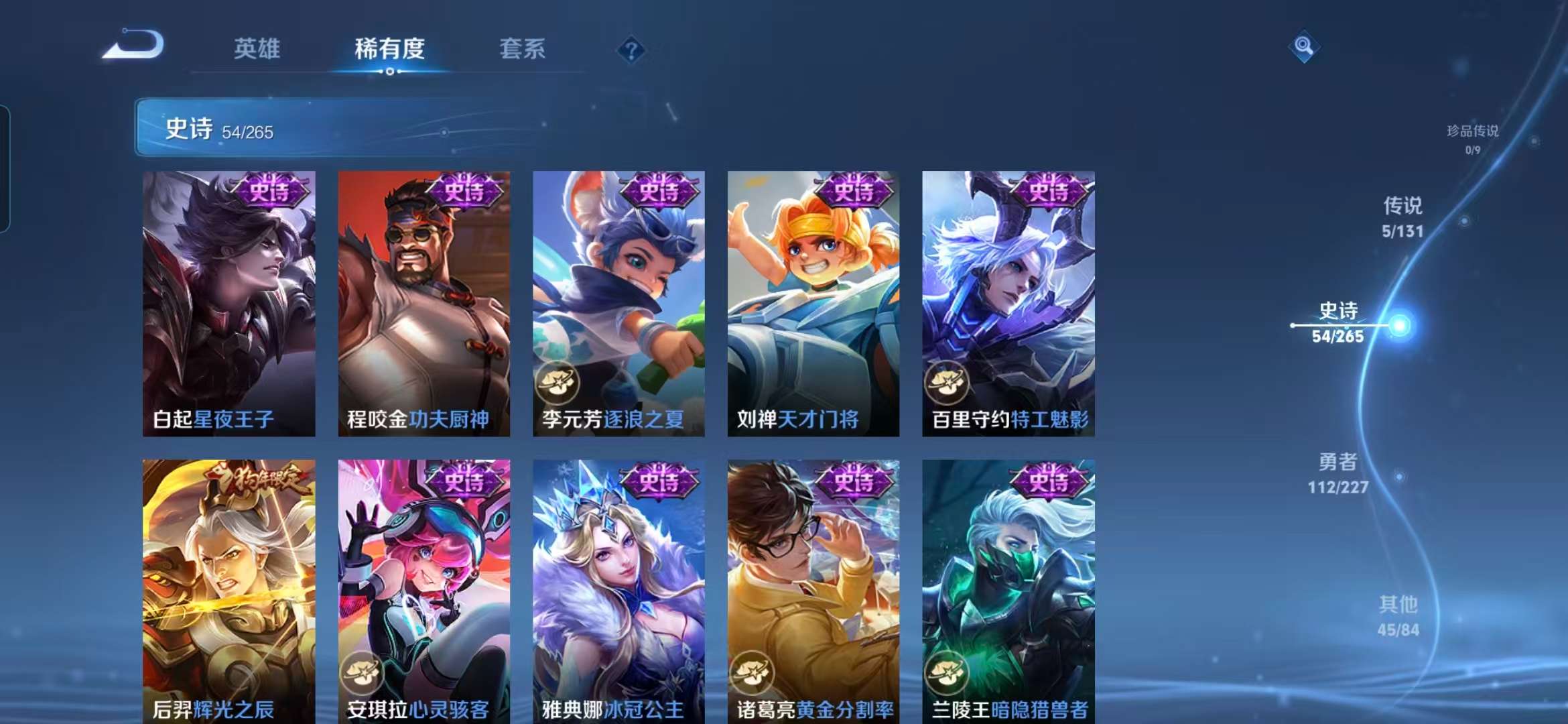Switch to the 英雄 tab
This screenshot has height=724, width=1568.
coord(257,48)
